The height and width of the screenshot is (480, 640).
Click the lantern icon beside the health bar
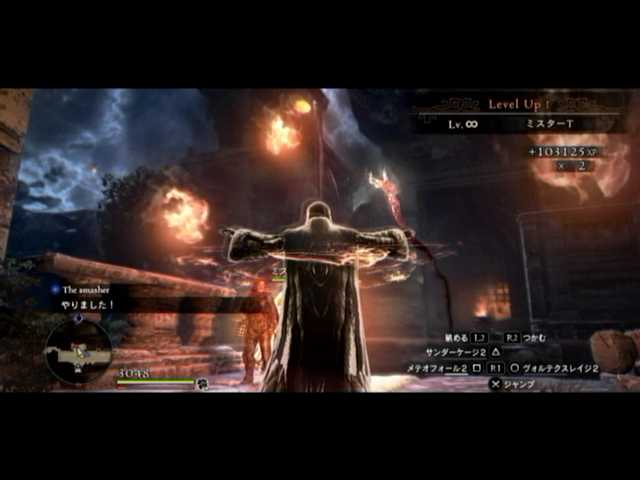pos(203,384)
